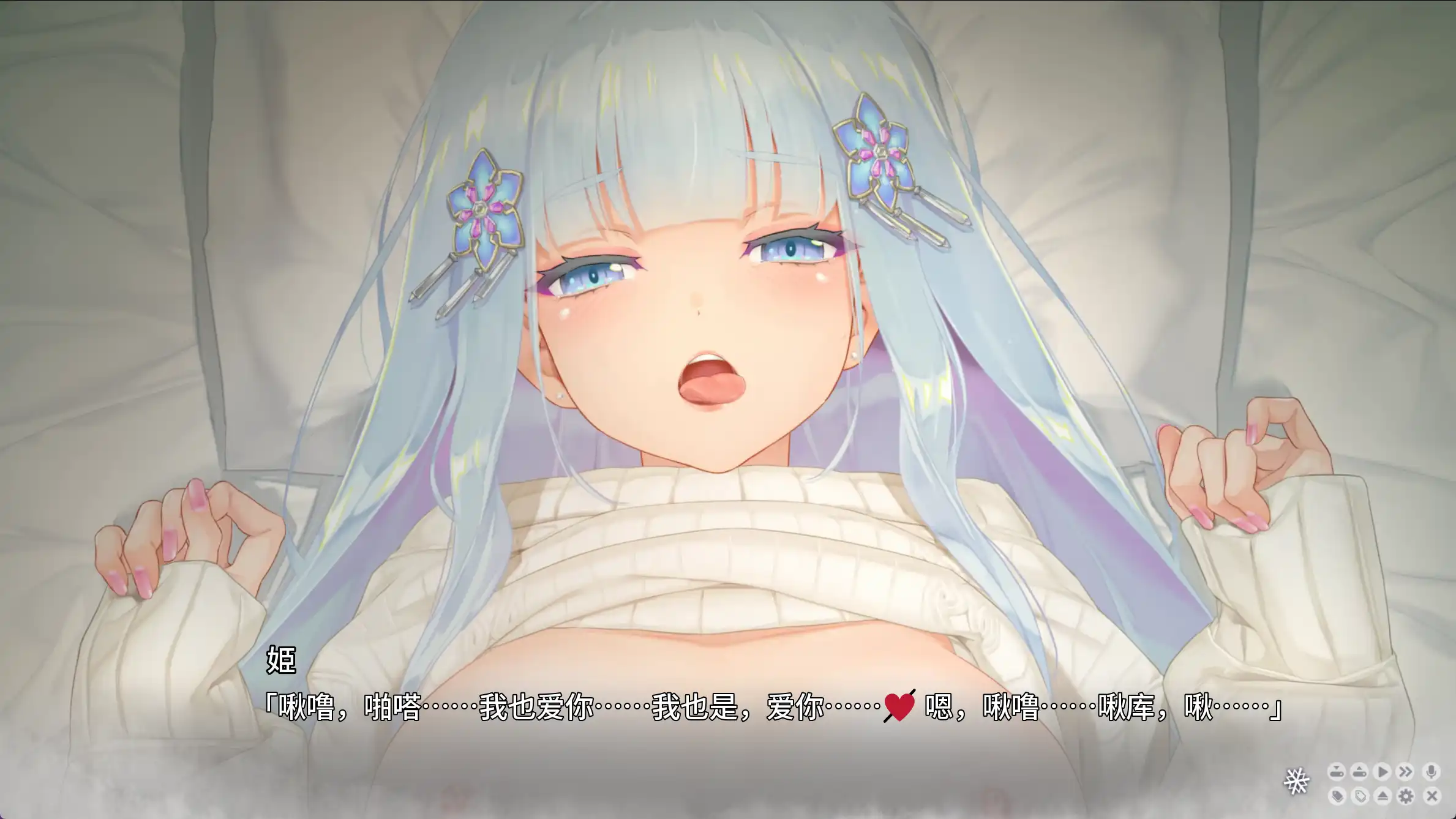Quick load using the outlined tag icon
Screen dimensions: 1456x819
pyautogui.click(x=1360, y=796)
